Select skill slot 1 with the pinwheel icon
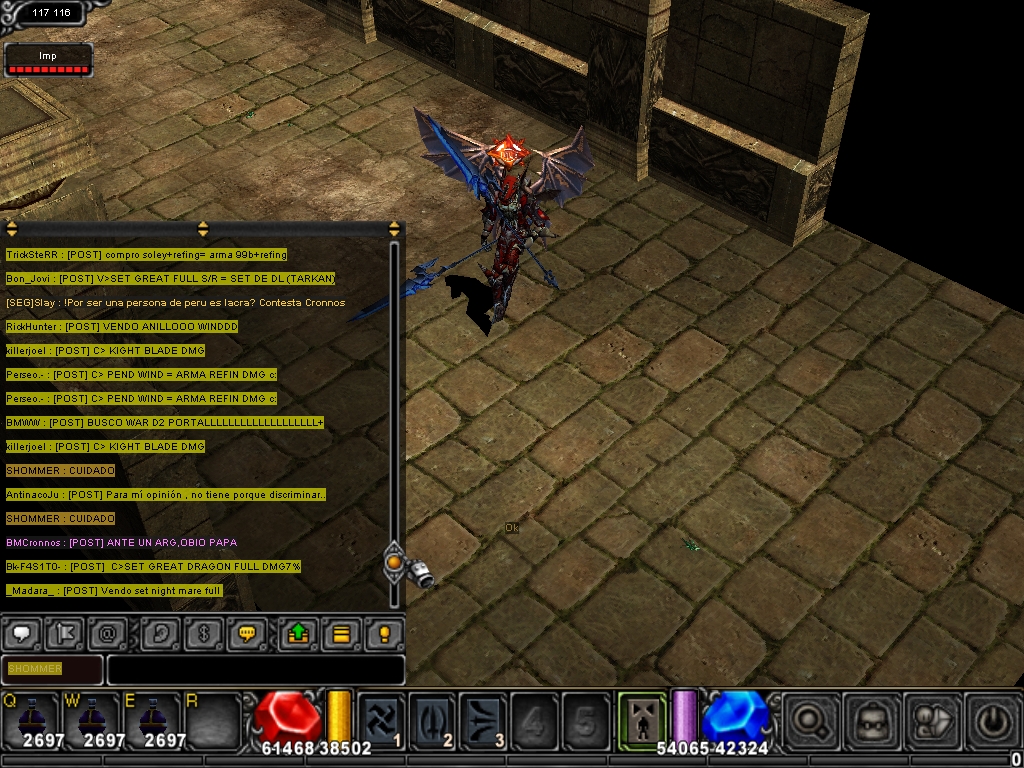 click(x=382, y=718)
